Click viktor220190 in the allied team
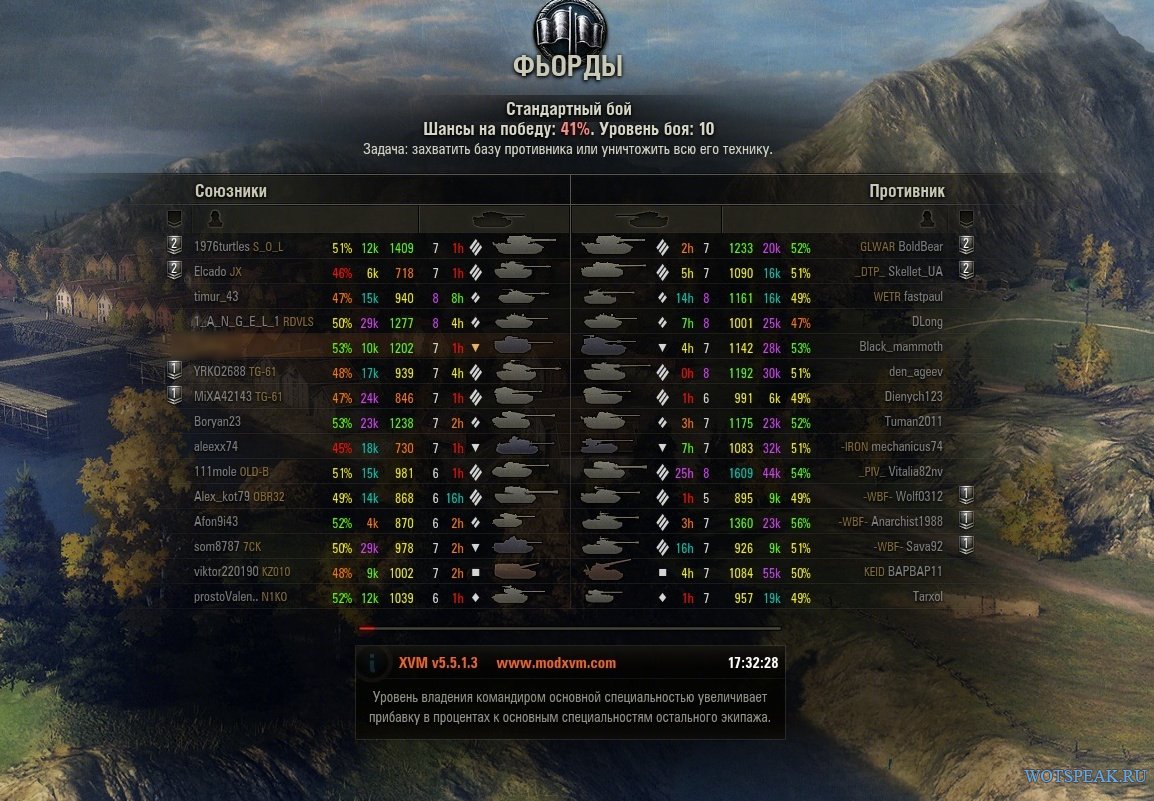The height and width of the screenshot is (801, 1154). coord(228,572)
